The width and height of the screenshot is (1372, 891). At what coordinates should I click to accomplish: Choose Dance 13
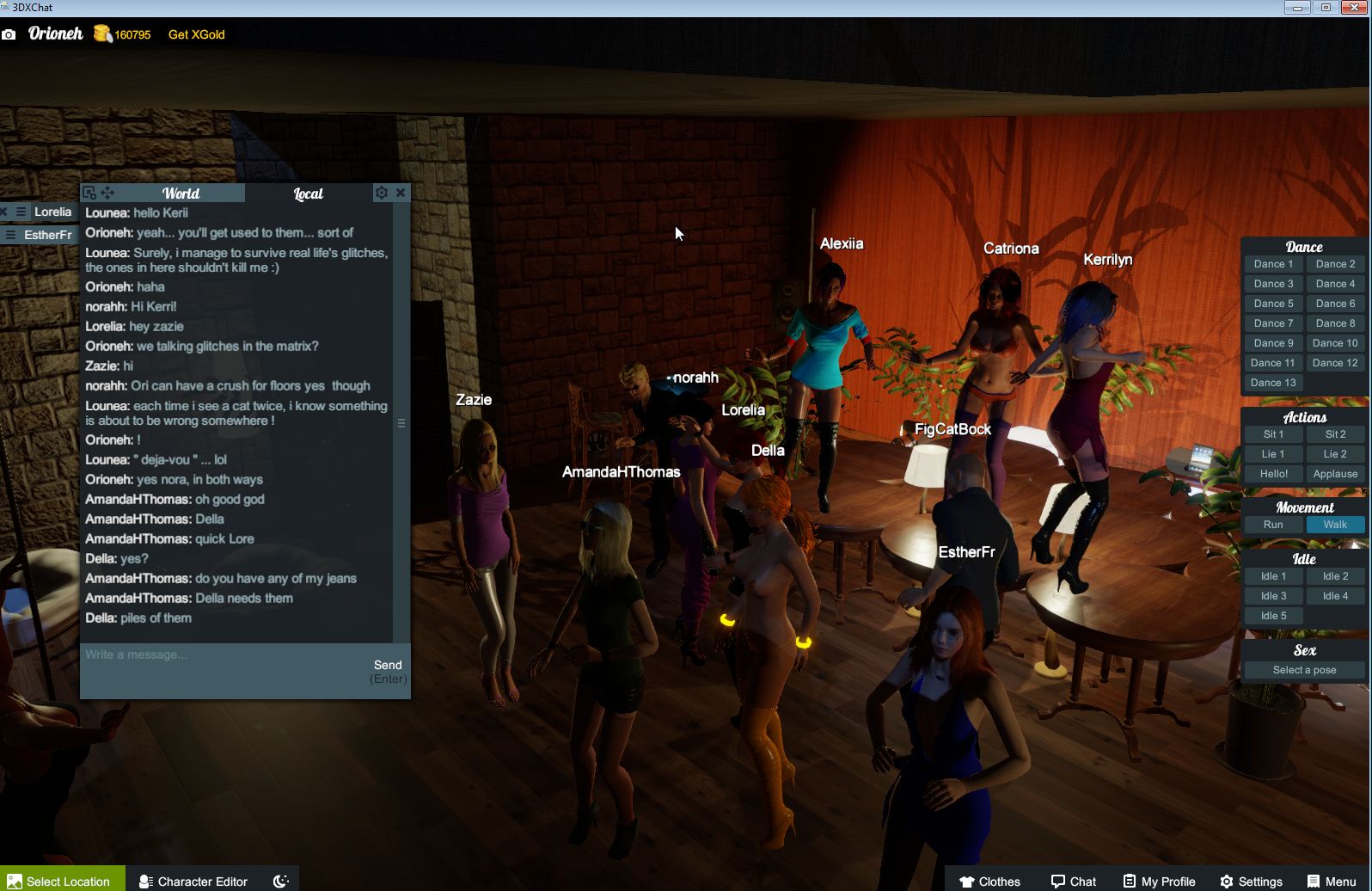coord(1272,383)
